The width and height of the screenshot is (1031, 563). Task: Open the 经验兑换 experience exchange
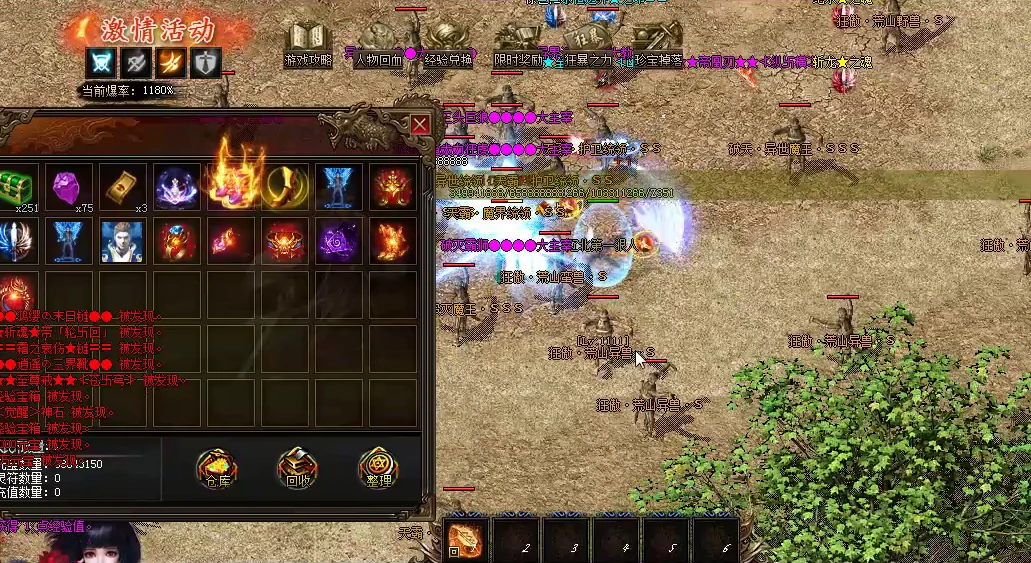[x=448, y=45]
